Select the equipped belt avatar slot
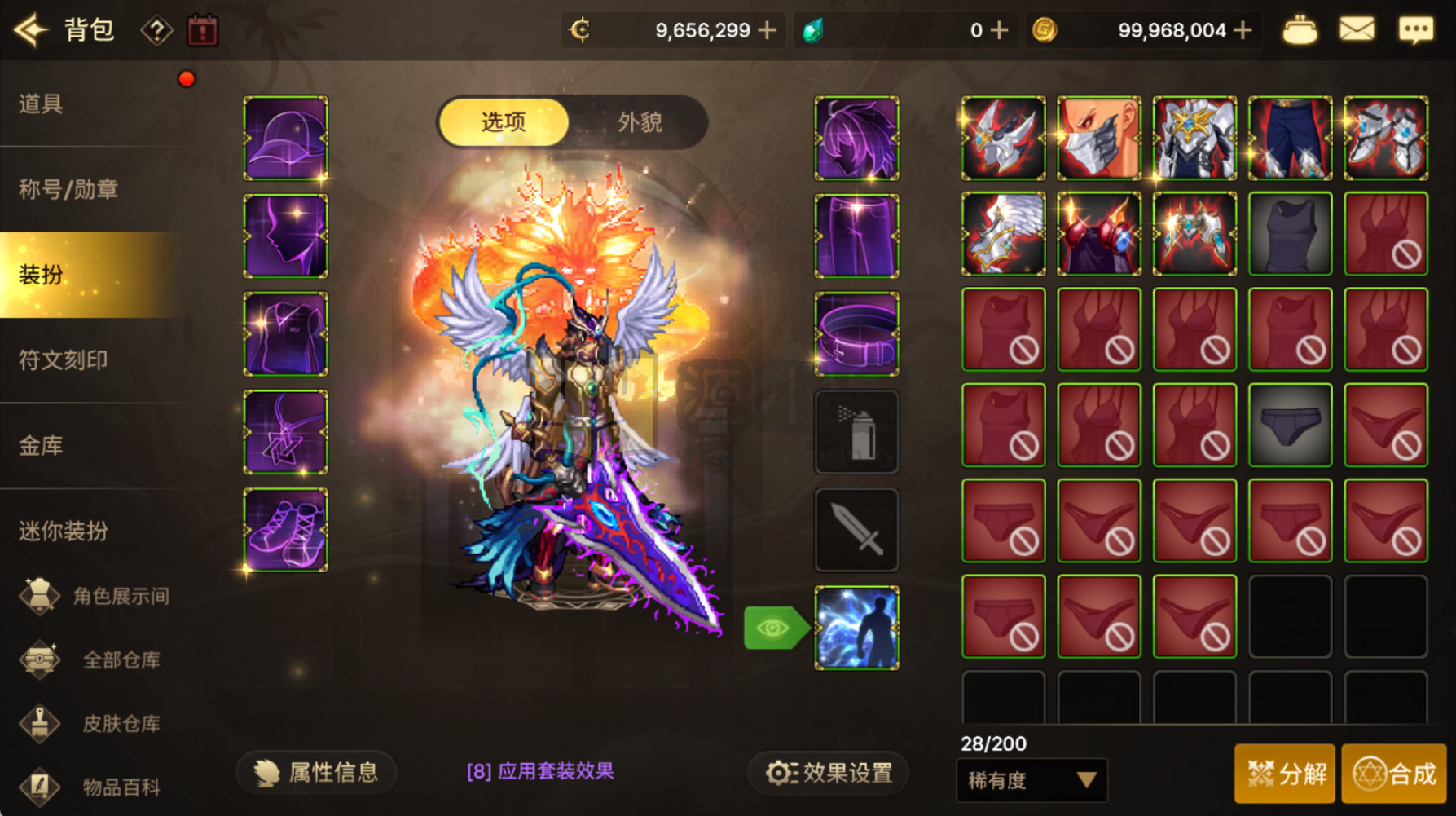Screen dimensions: 1456x816 [856, 333]
